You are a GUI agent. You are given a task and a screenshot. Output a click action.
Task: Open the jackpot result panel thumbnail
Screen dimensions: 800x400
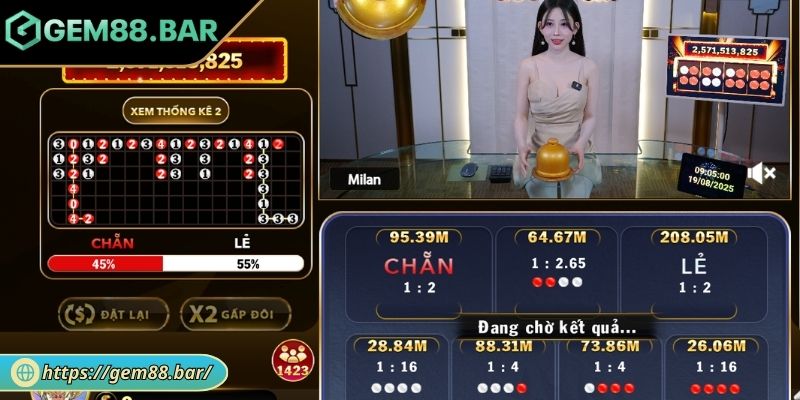click(724, 68)
